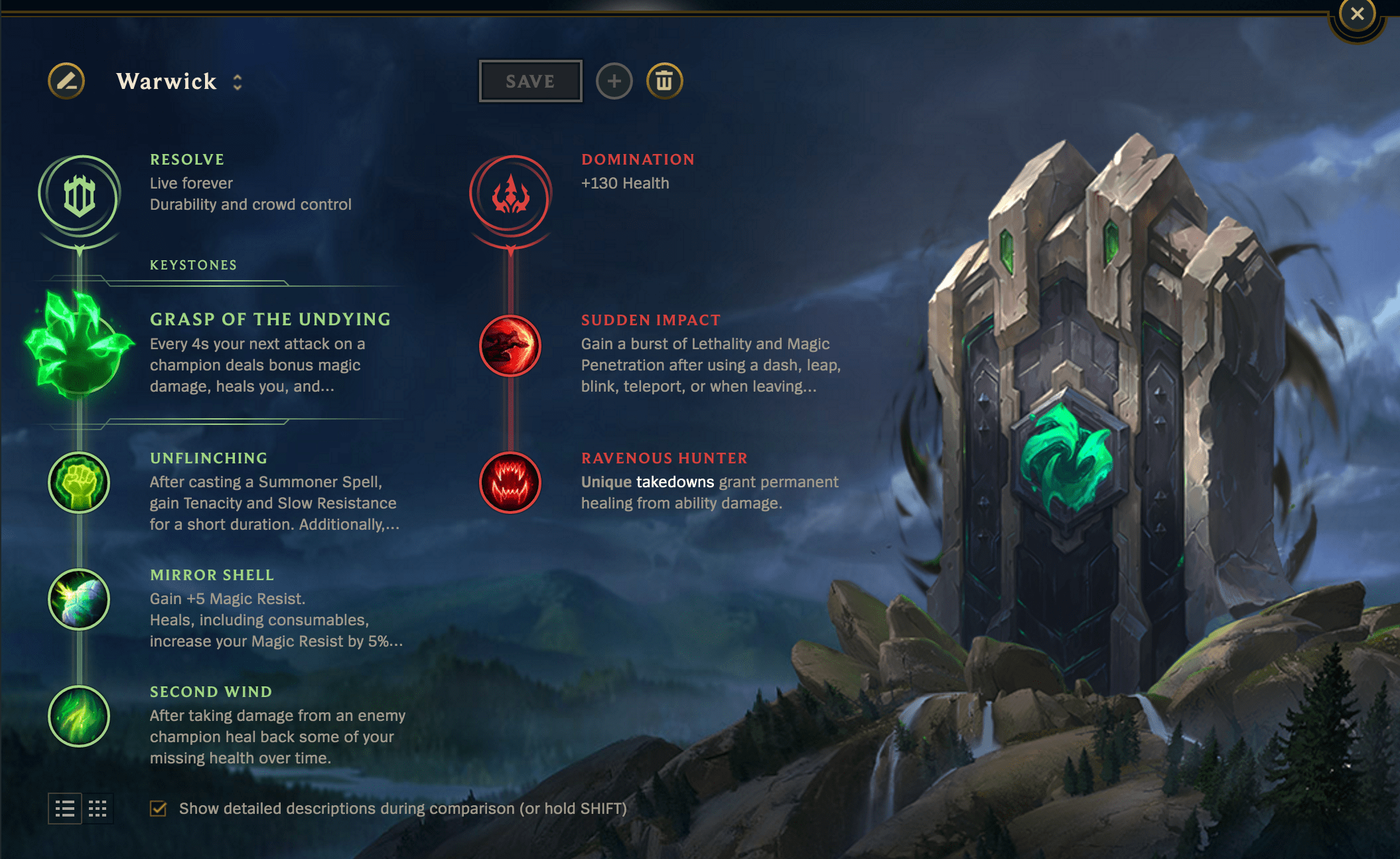
Task: Click the Resolve tree icon
Action: tap(79, 196)
